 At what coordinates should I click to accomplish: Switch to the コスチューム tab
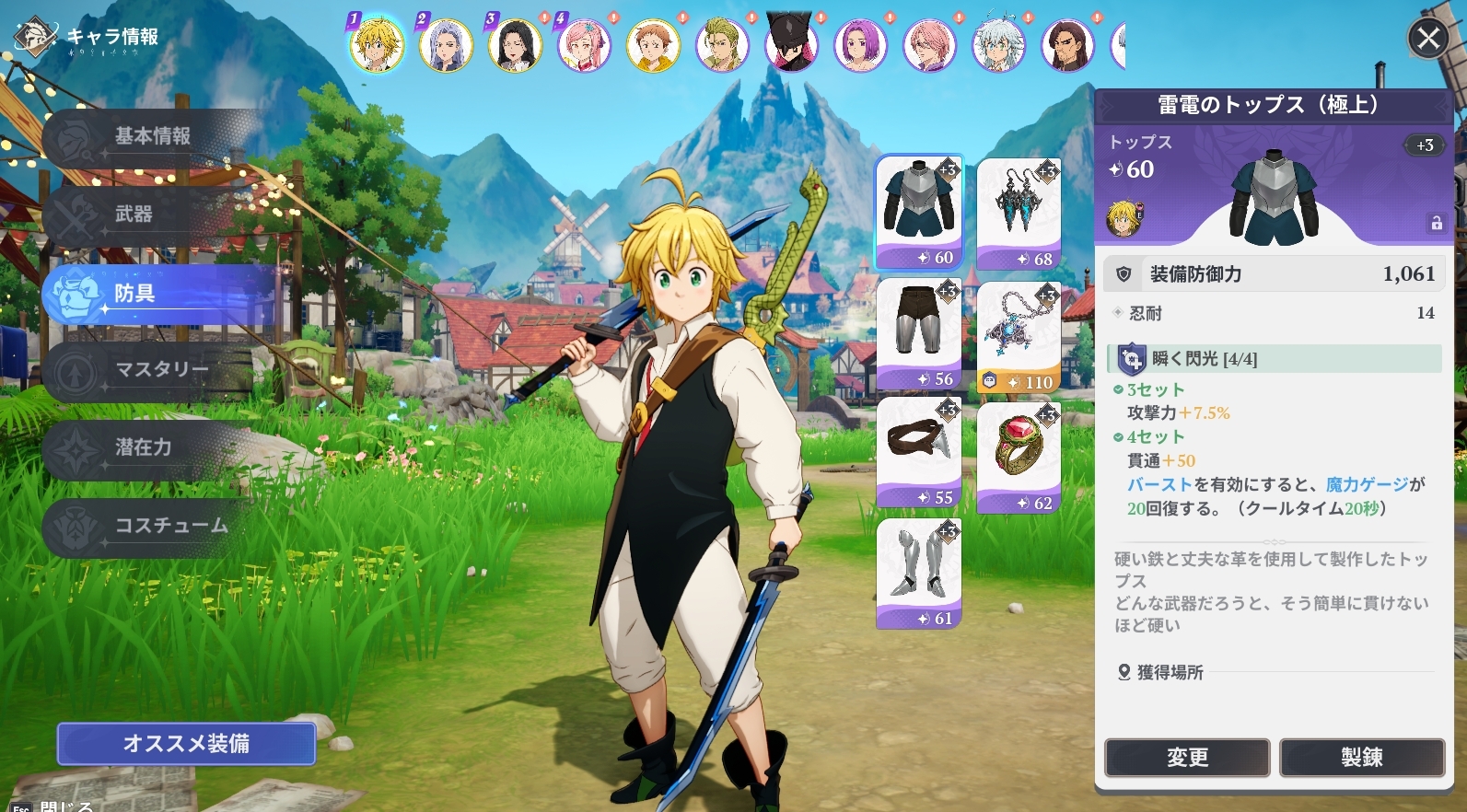pos(170,526)
